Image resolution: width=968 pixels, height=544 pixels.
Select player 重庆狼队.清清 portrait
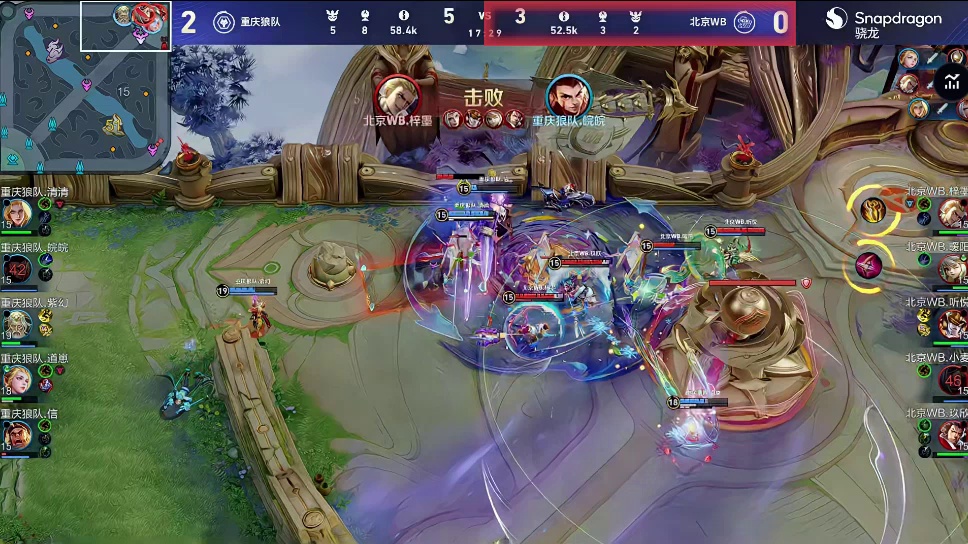click(x=17, y=213)
